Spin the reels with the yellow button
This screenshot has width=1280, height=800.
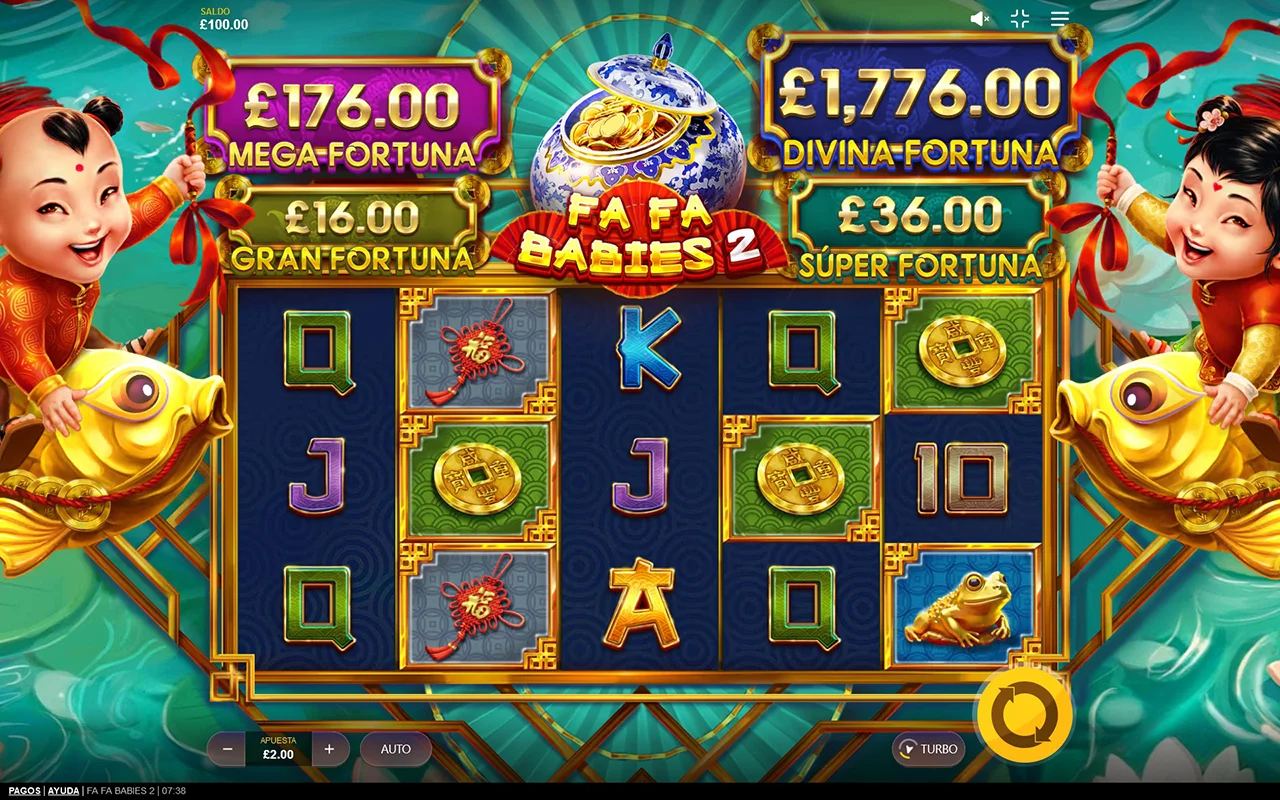pos(1025,716)
